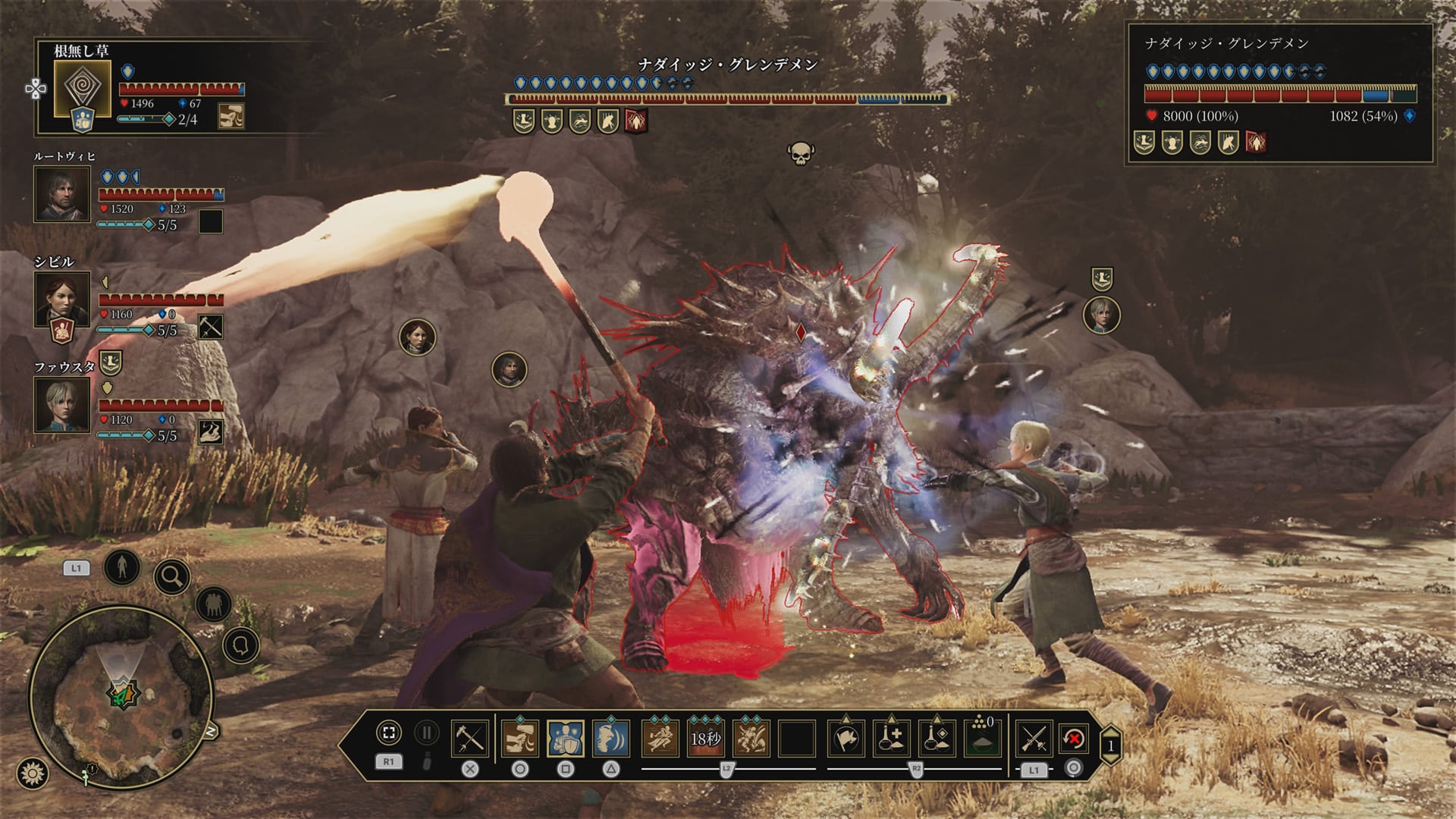This screenshot has width=1456, height=819.
Task: Click the sun emblem icon
Action: [x=33, y=773]
